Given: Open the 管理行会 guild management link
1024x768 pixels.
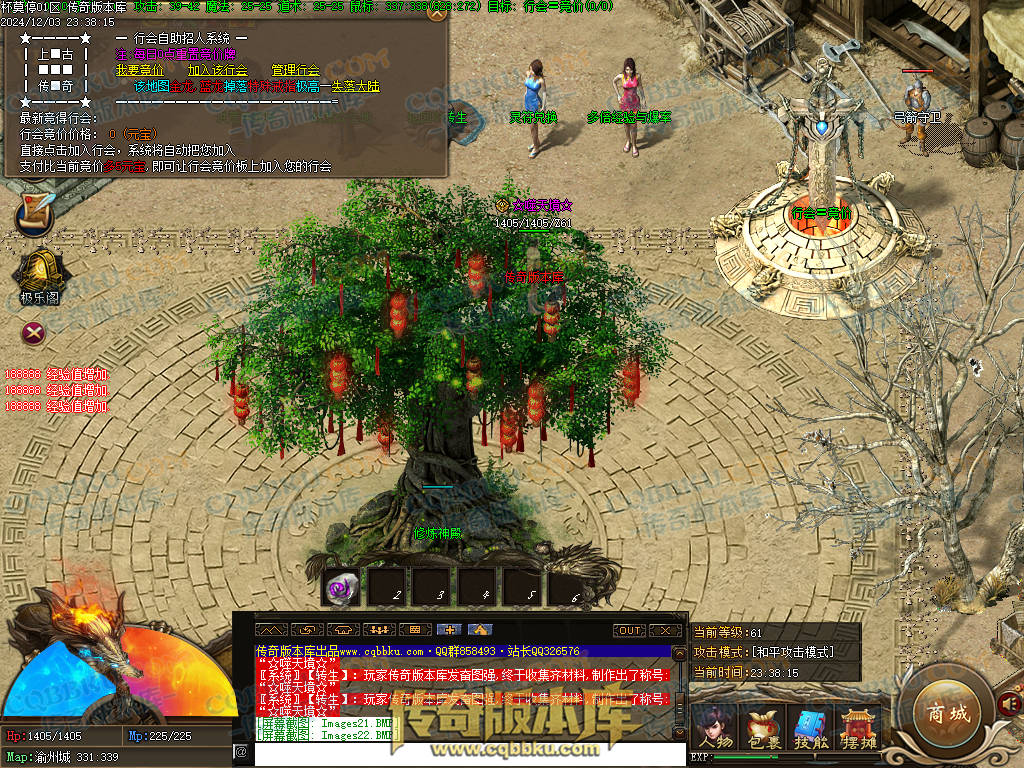Looking at the screenshot, I should click(x=295, y=71).
